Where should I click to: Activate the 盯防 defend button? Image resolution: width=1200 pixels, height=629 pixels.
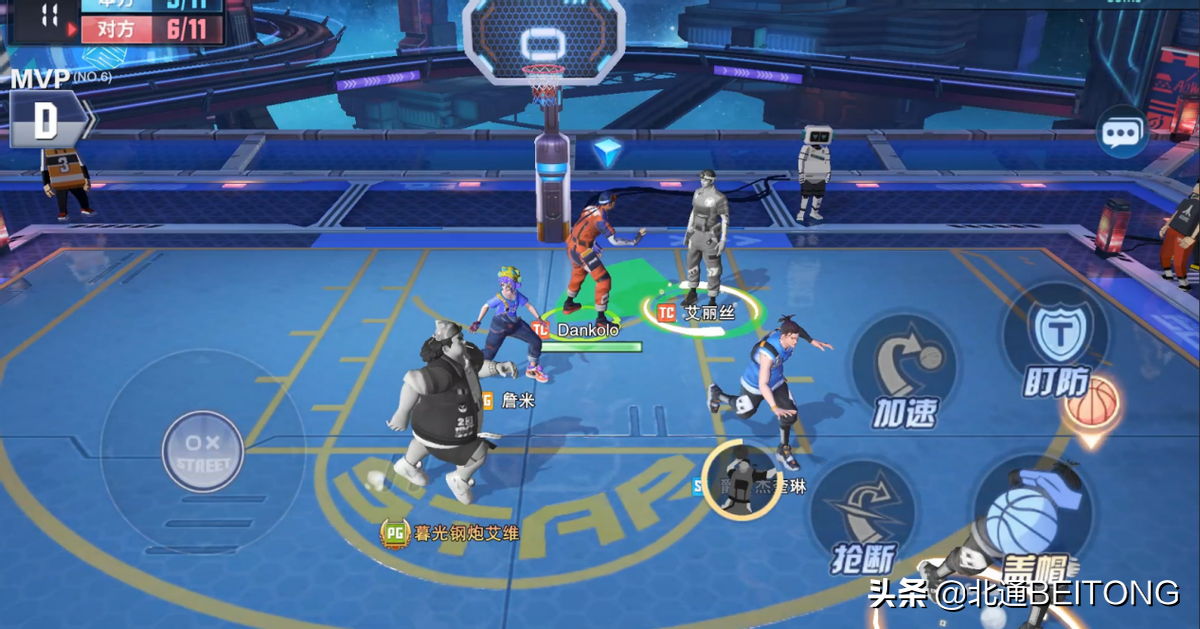1055,340
